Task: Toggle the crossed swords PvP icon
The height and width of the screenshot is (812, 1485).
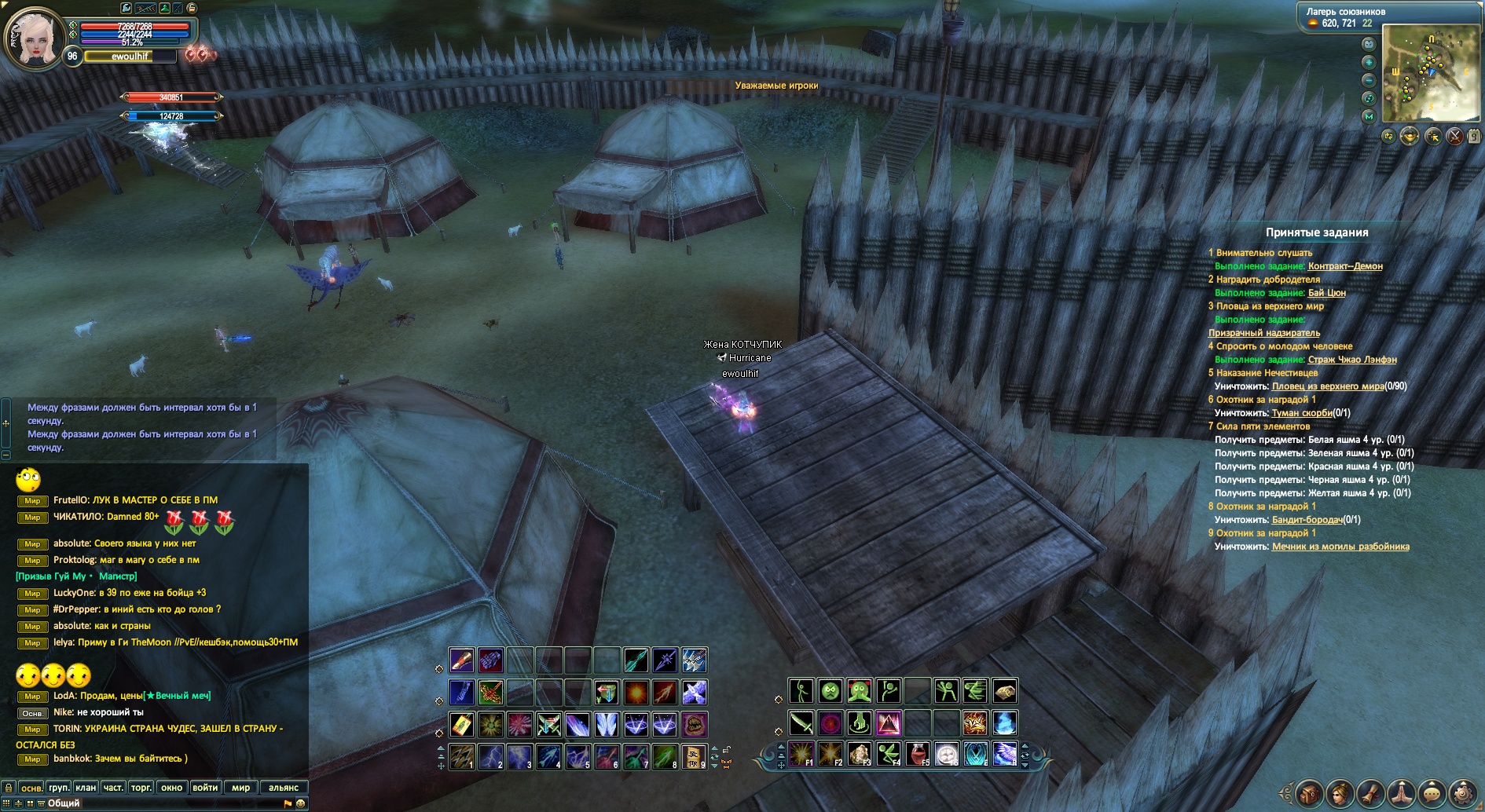Action: [1455, 137]
